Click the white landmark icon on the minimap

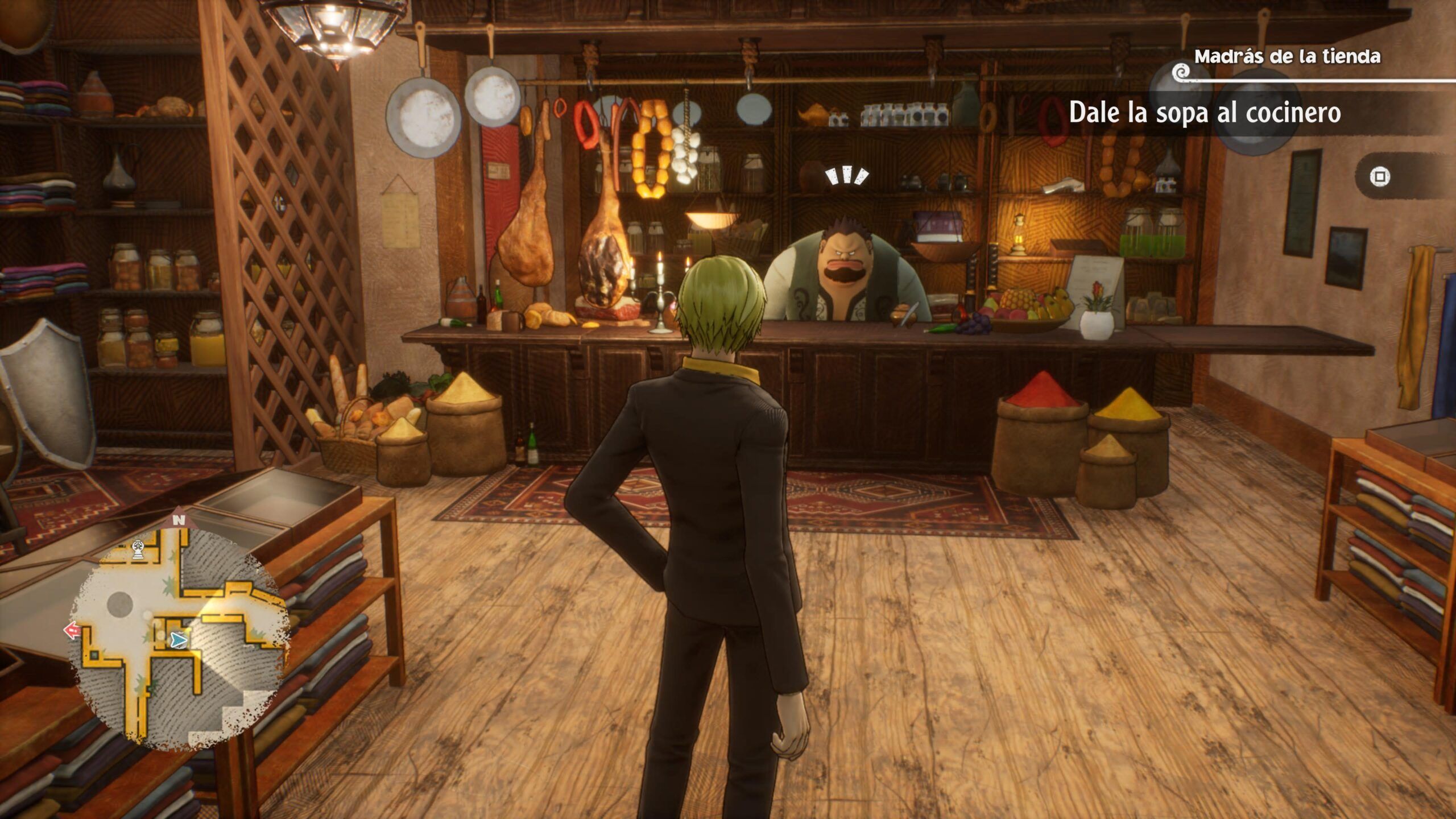138,549
